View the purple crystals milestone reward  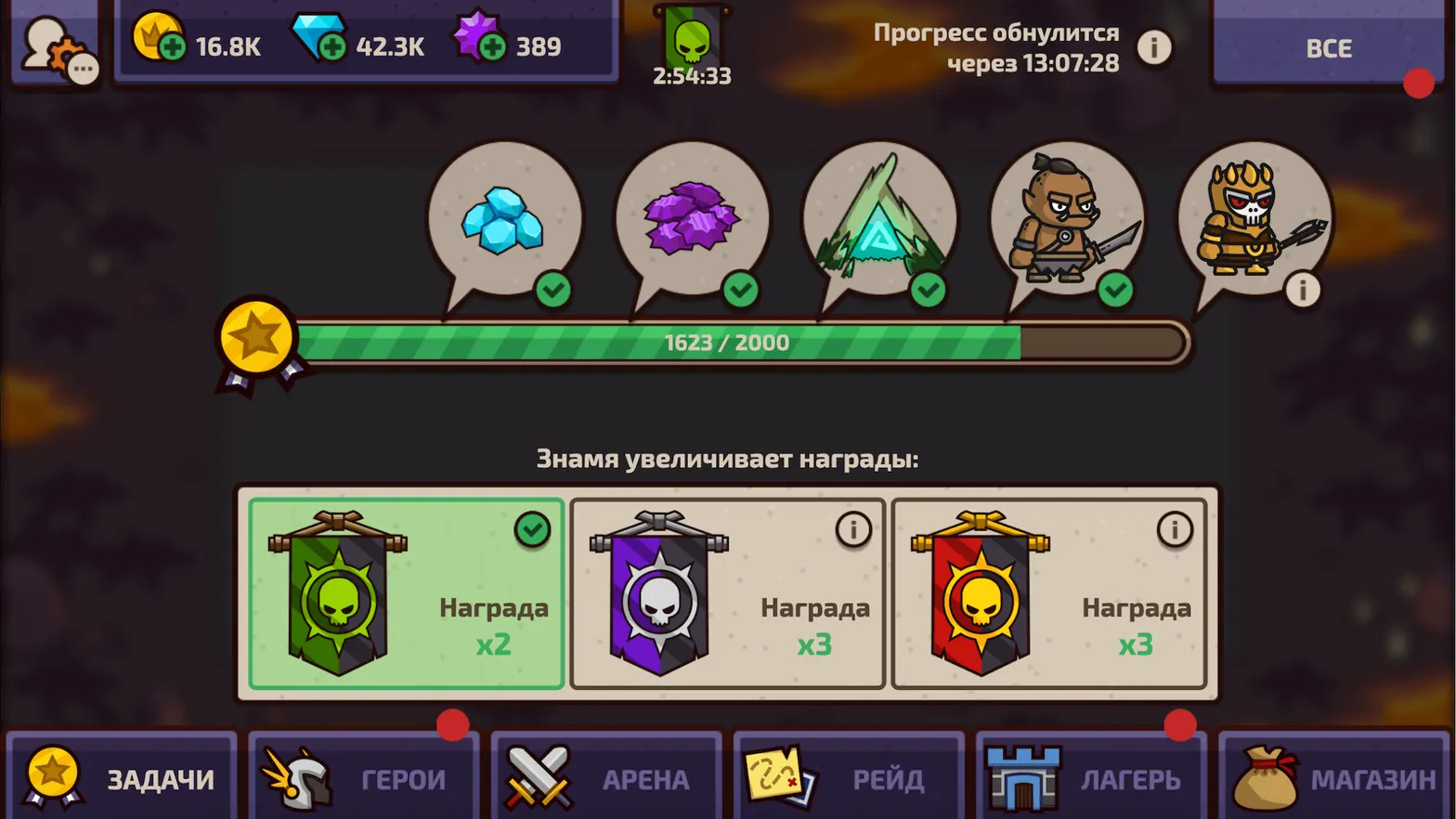click(x=692, y=218)
